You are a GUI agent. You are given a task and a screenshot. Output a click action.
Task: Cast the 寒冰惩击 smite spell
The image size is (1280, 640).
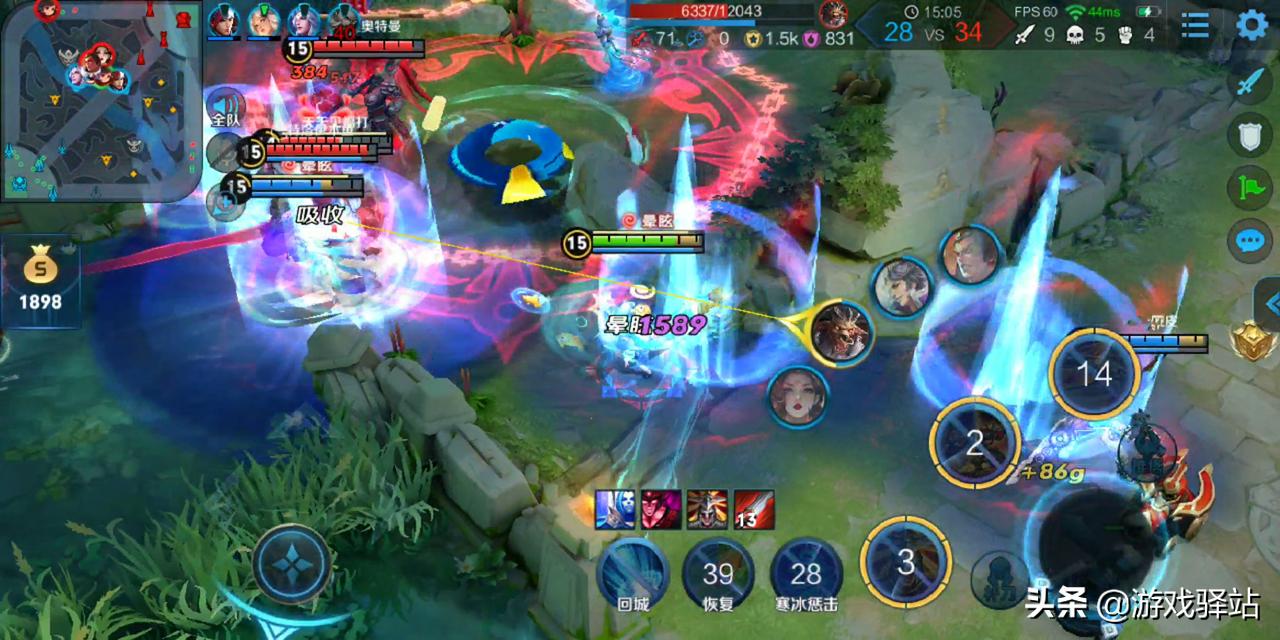click(x=806, y=573)
